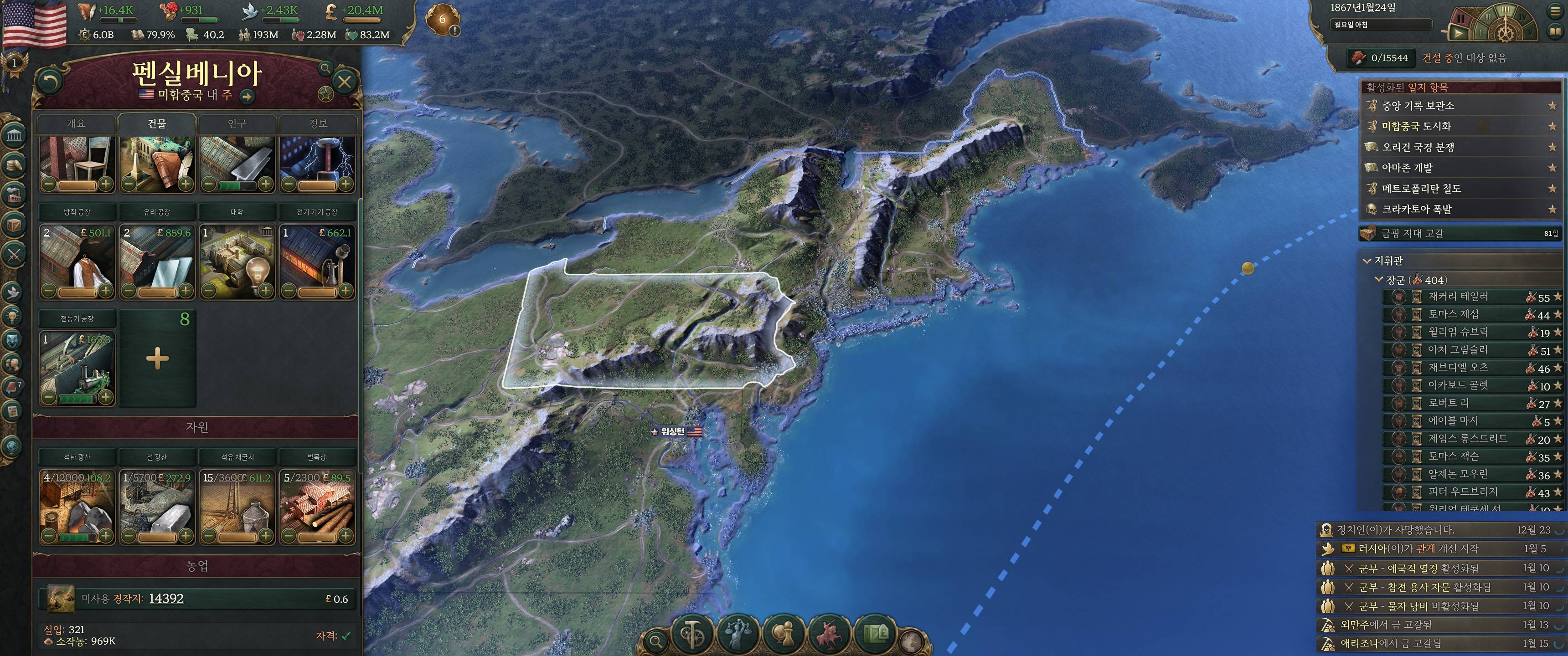Close the 펜실베니아 state panel
Viewport: 1568px width, 656px height.
click(344, 82)
